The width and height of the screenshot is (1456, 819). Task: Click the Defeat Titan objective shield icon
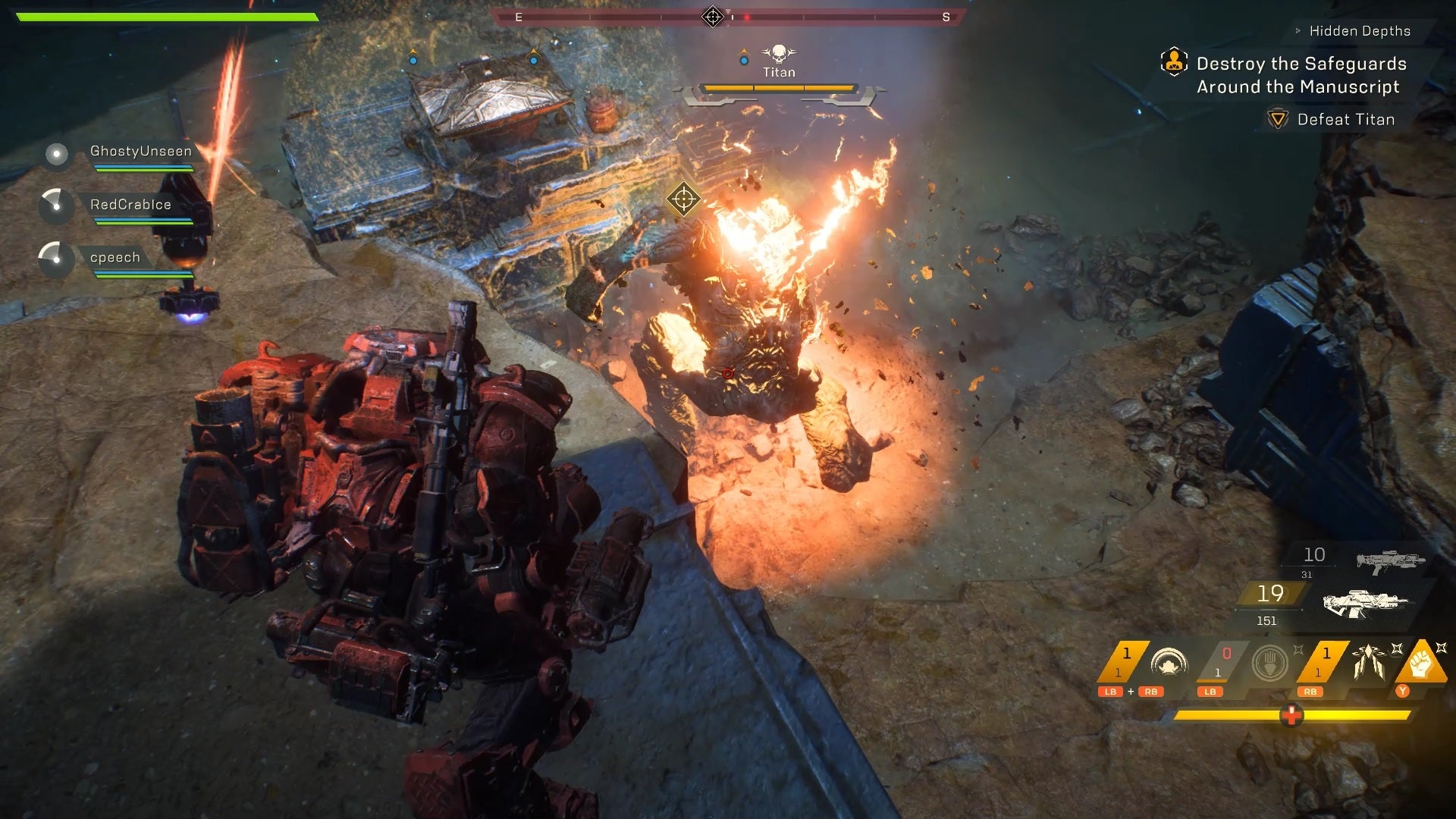pyautogui.click(x=1277, y=119)
